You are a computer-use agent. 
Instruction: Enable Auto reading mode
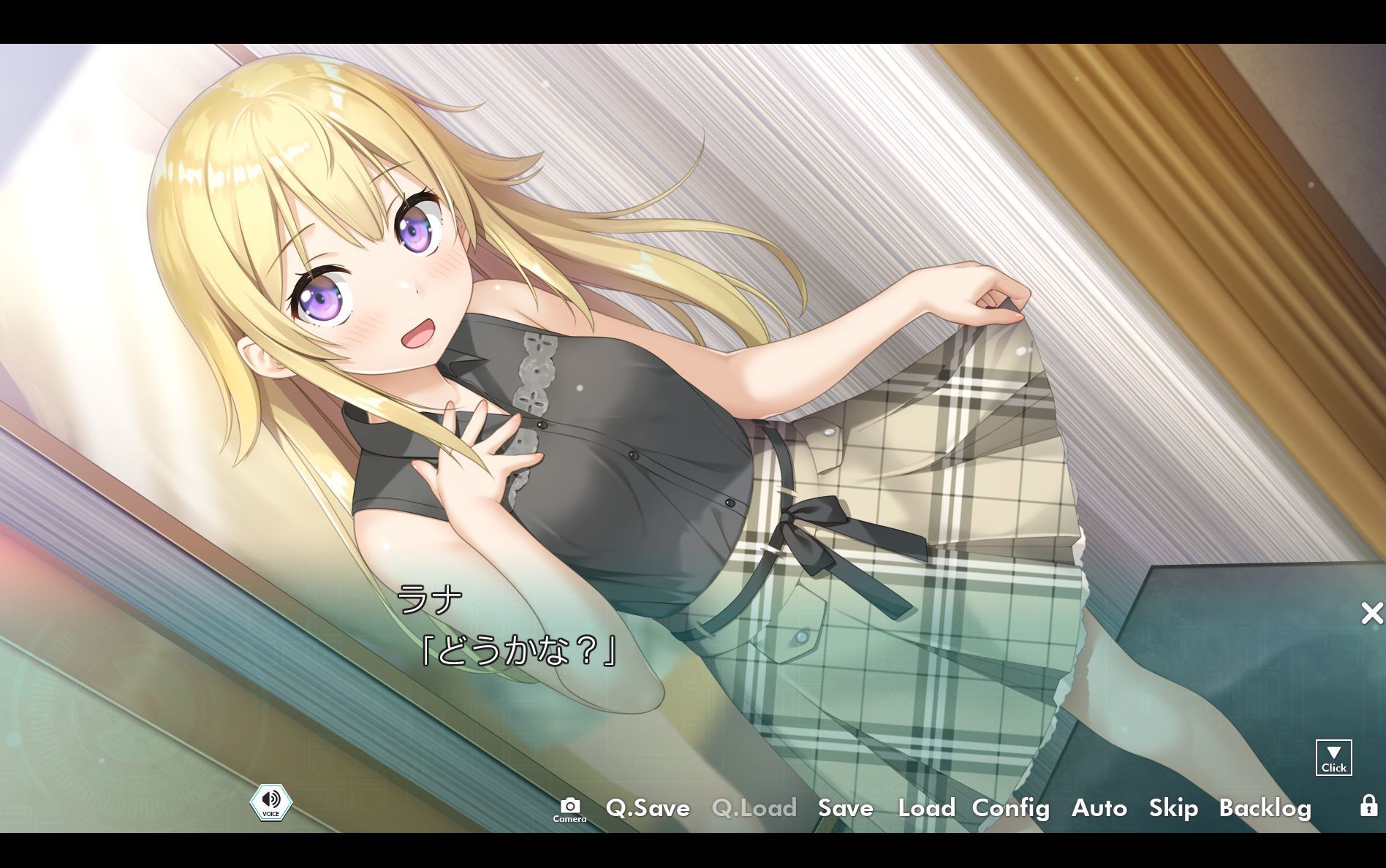tap(1099, 809)
